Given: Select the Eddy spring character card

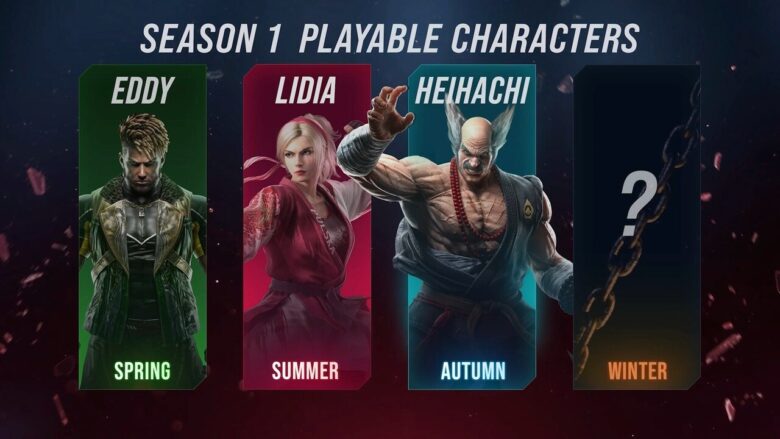Looking at the screenshot, I should [x=142, y=228].
